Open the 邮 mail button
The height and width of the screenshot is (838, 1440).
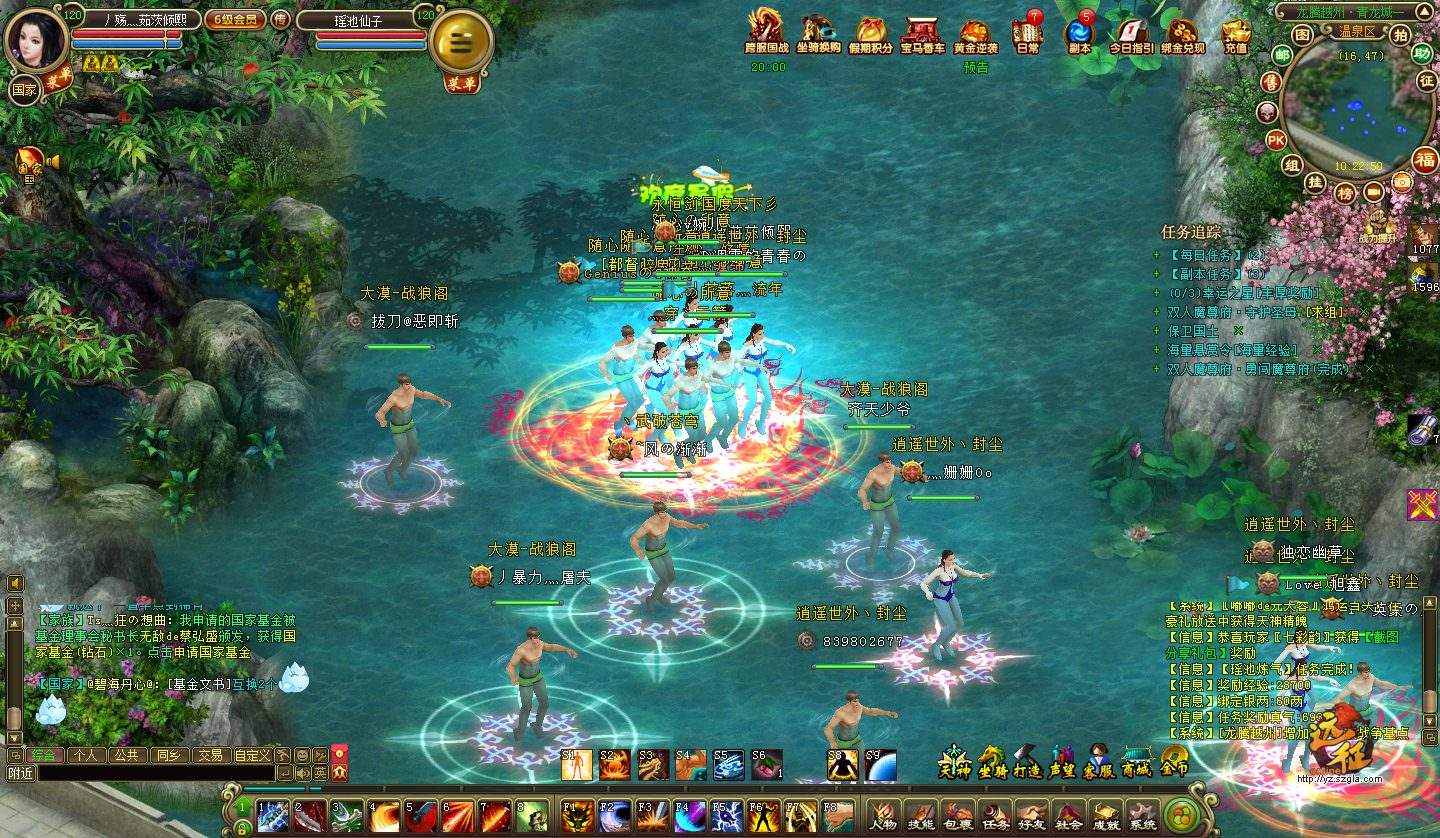[1282, 54]
